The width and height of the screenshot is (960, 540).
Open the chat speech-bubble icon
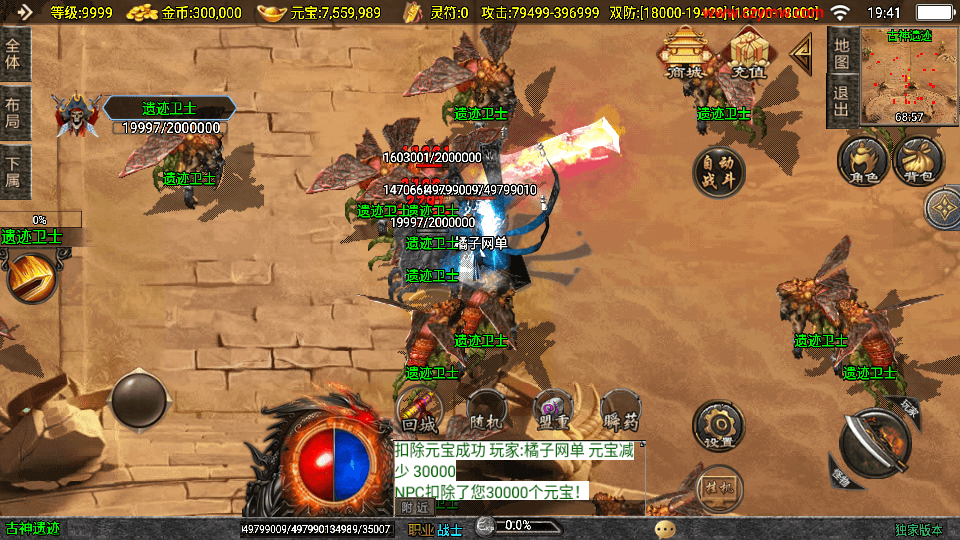665,528
